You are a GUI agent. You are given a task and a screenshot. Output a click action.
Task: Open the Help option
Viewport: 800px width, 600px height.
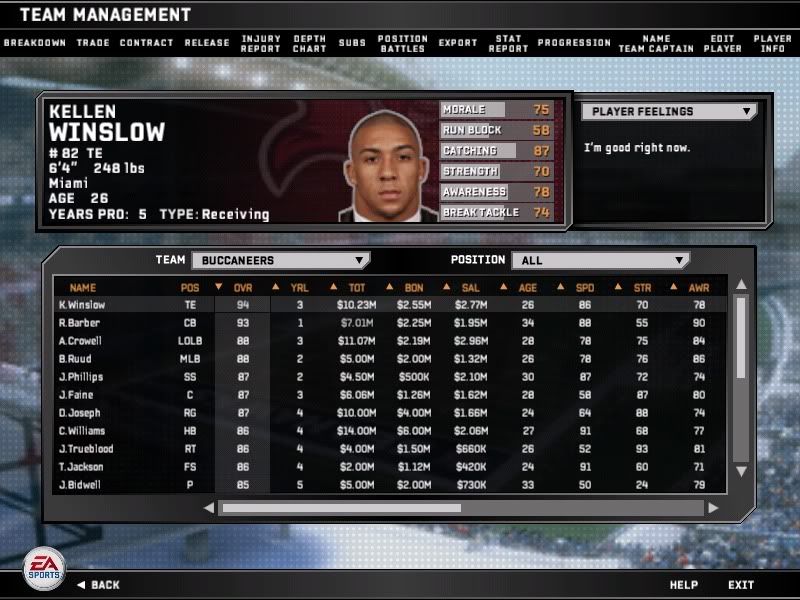[684, 585]
